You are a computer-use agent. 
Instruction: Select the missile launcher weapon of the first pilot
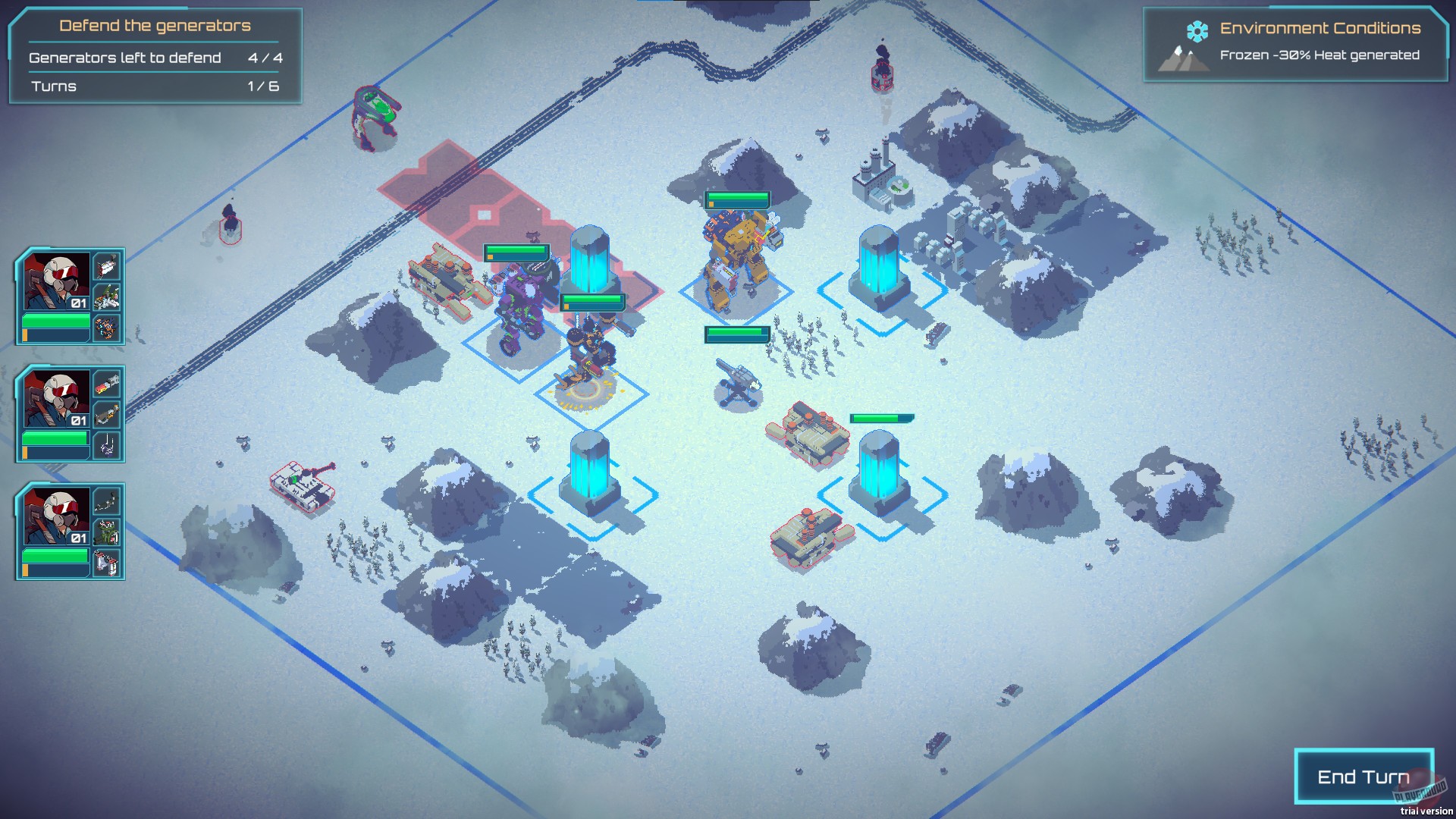[106, 267]
